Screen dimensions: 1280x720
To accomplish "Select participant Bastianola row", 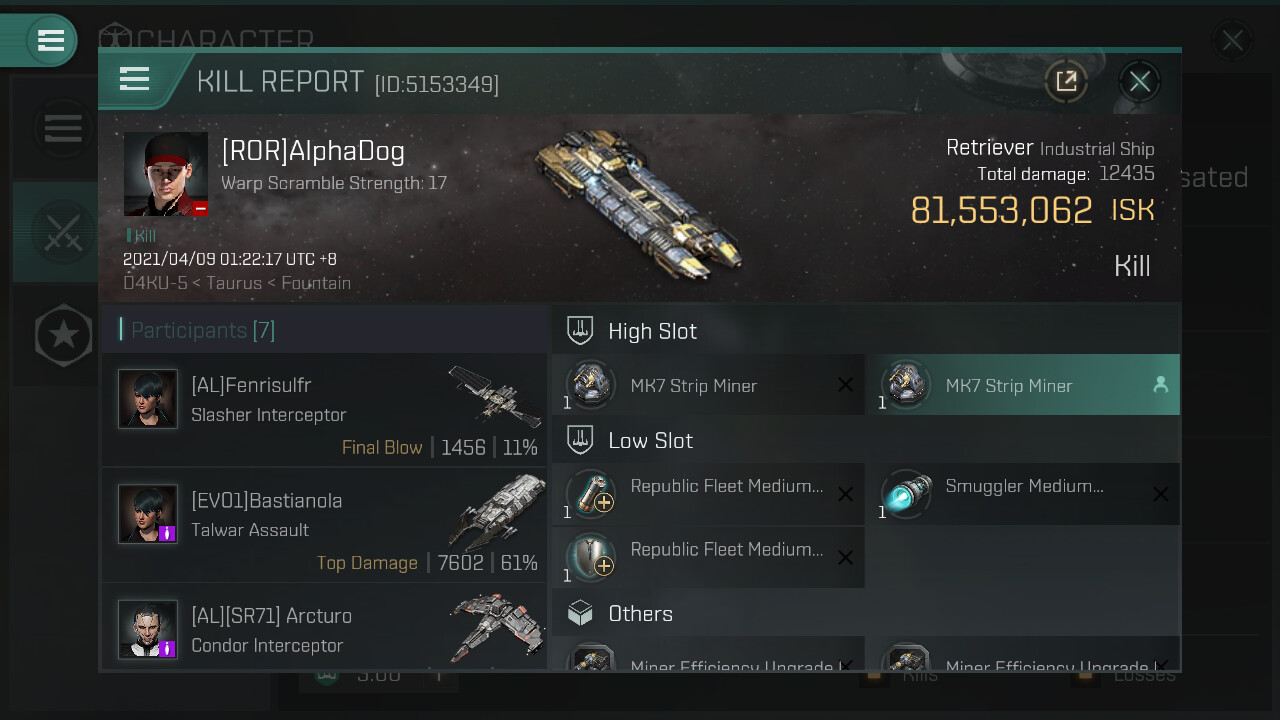I will [x=324, y=525].
